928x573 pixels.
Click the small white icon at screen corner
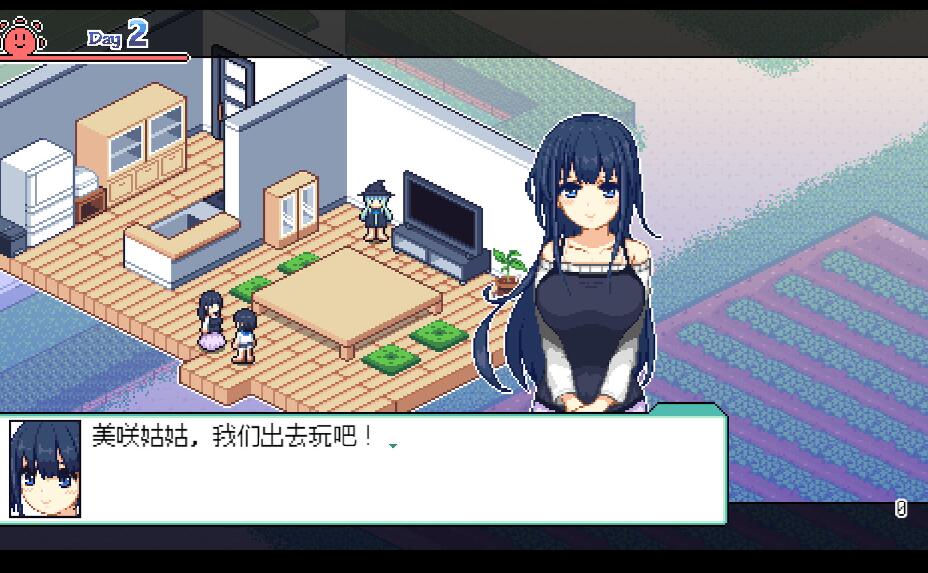900,509
